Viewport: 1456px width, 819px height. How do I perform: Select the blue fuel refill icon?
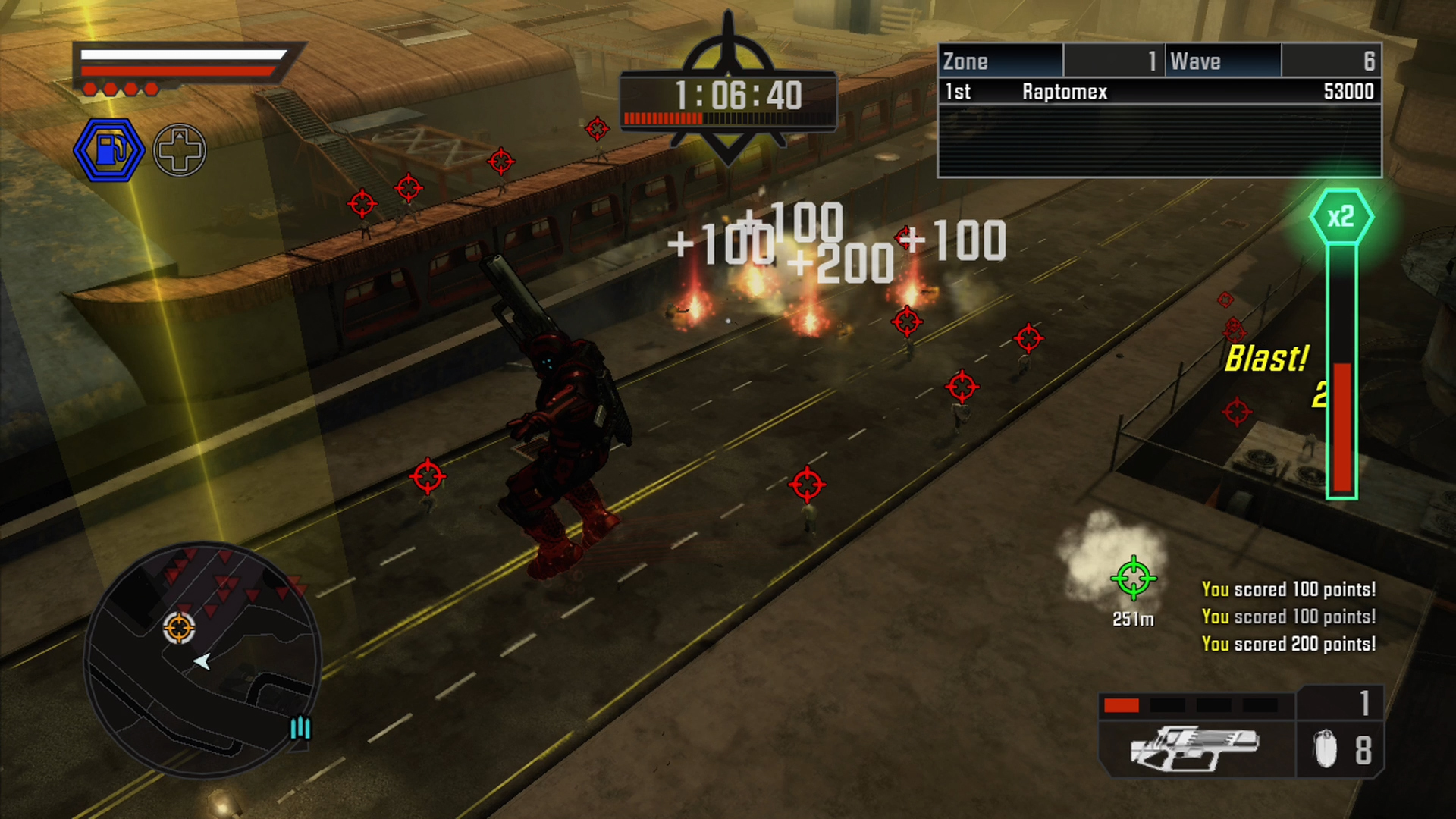pos(108,149)
